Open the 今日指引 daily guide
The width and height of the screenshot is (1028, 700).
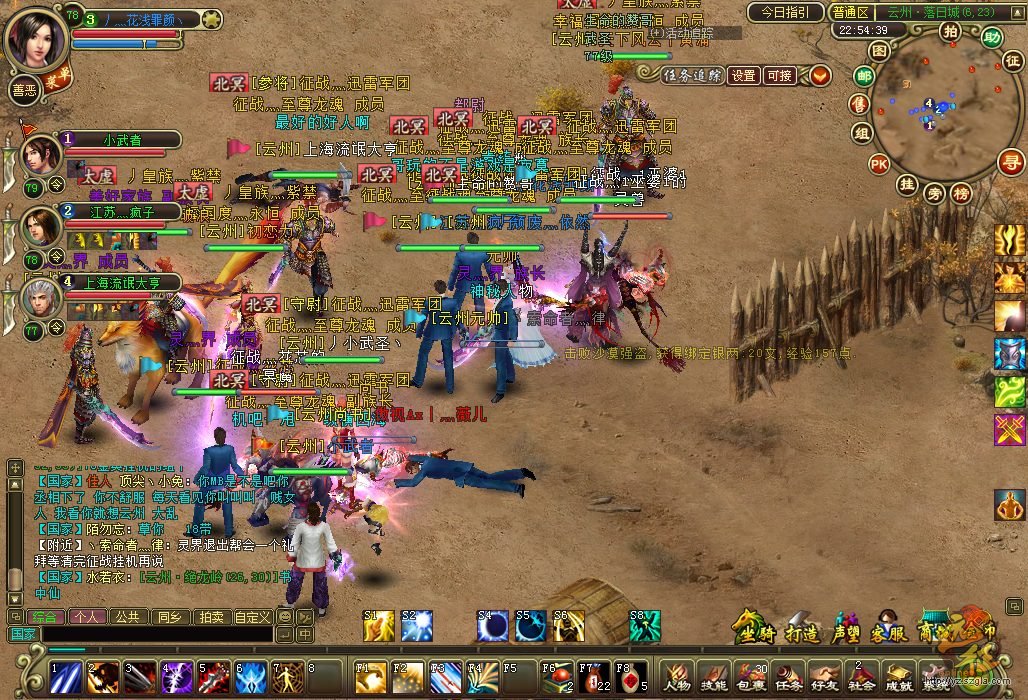pyautogui.click(x=786, y=12)
